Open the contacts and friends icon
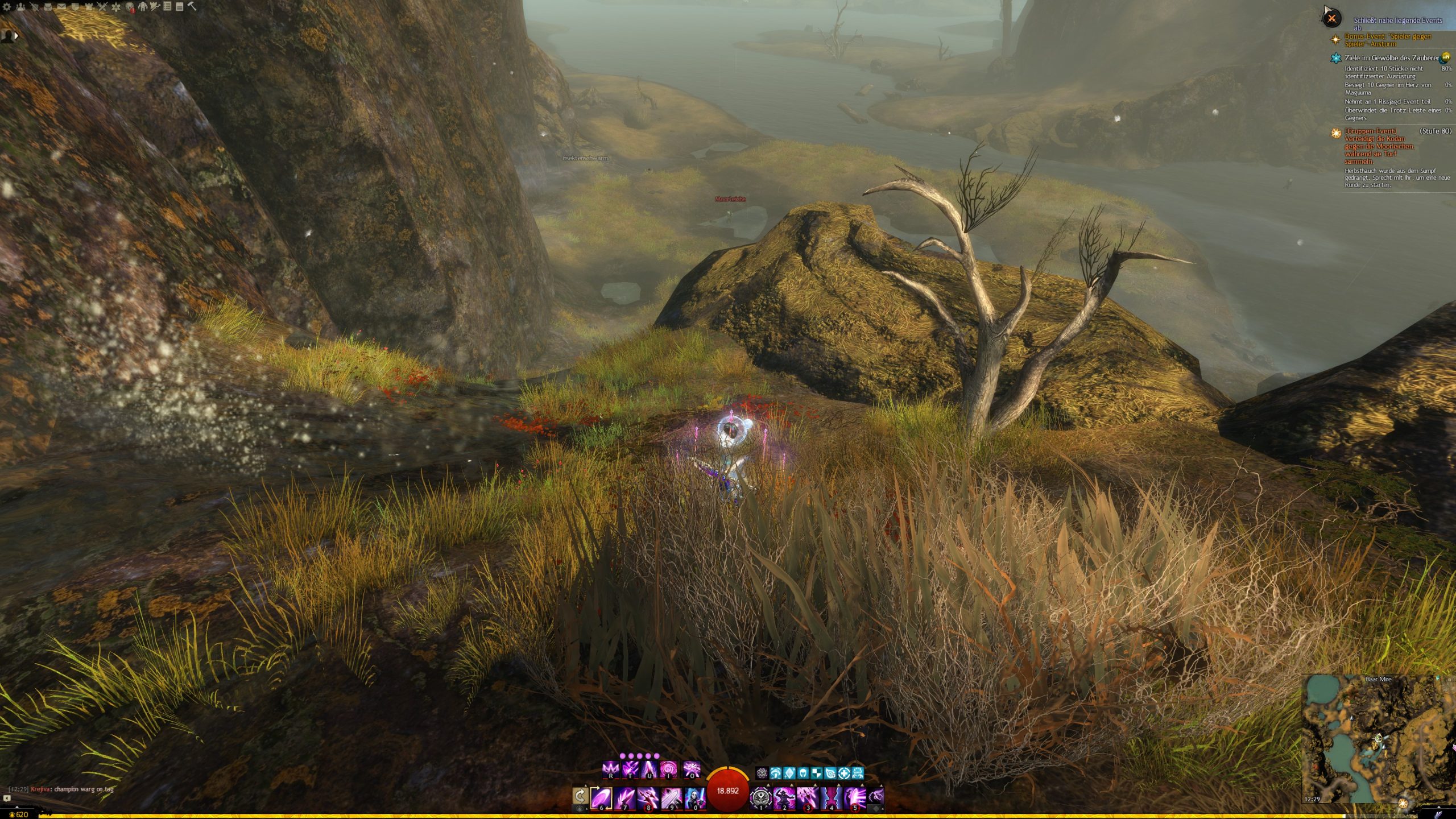 click(20, 7)
